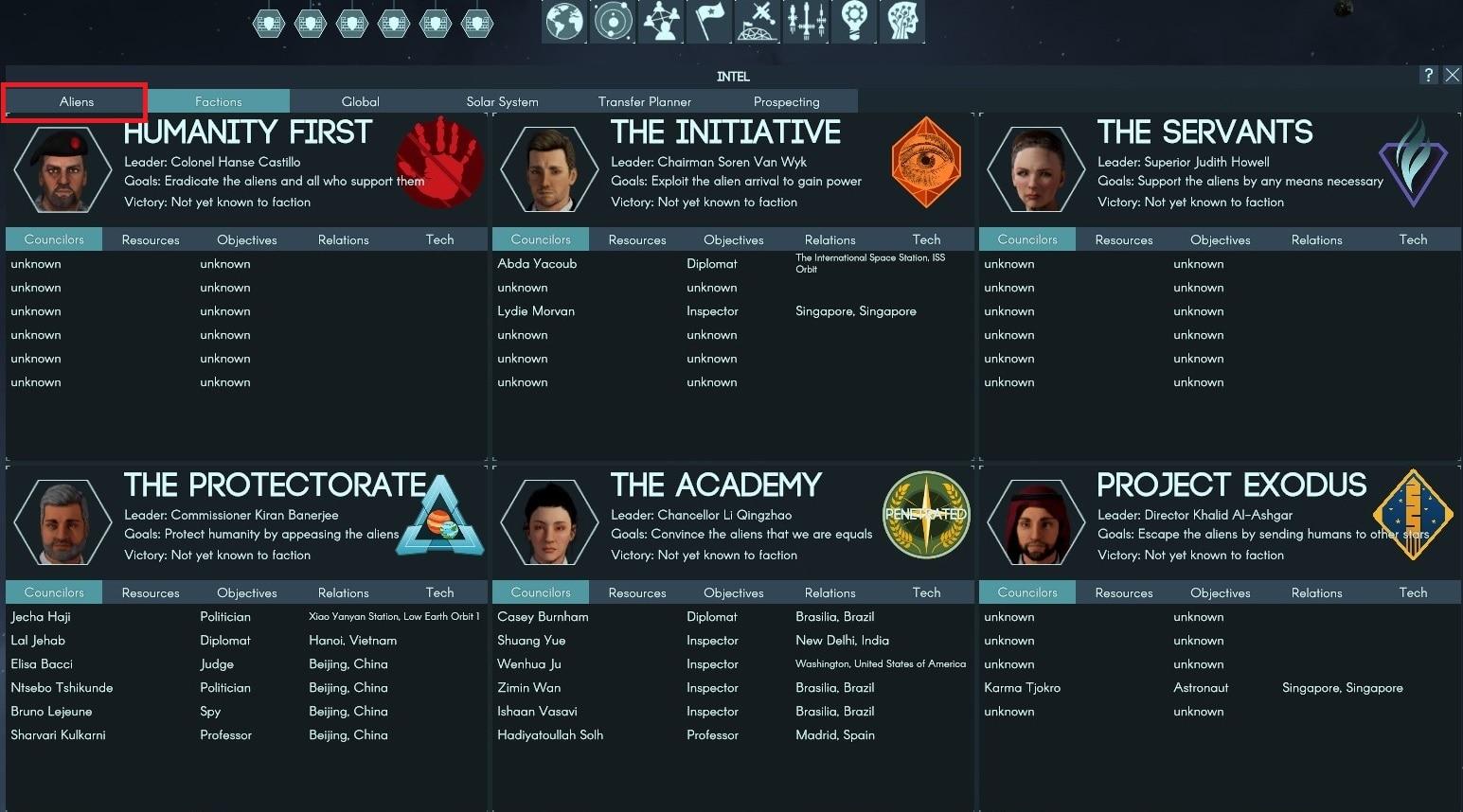Open The Servants' Relations tab

point(1316,240)
